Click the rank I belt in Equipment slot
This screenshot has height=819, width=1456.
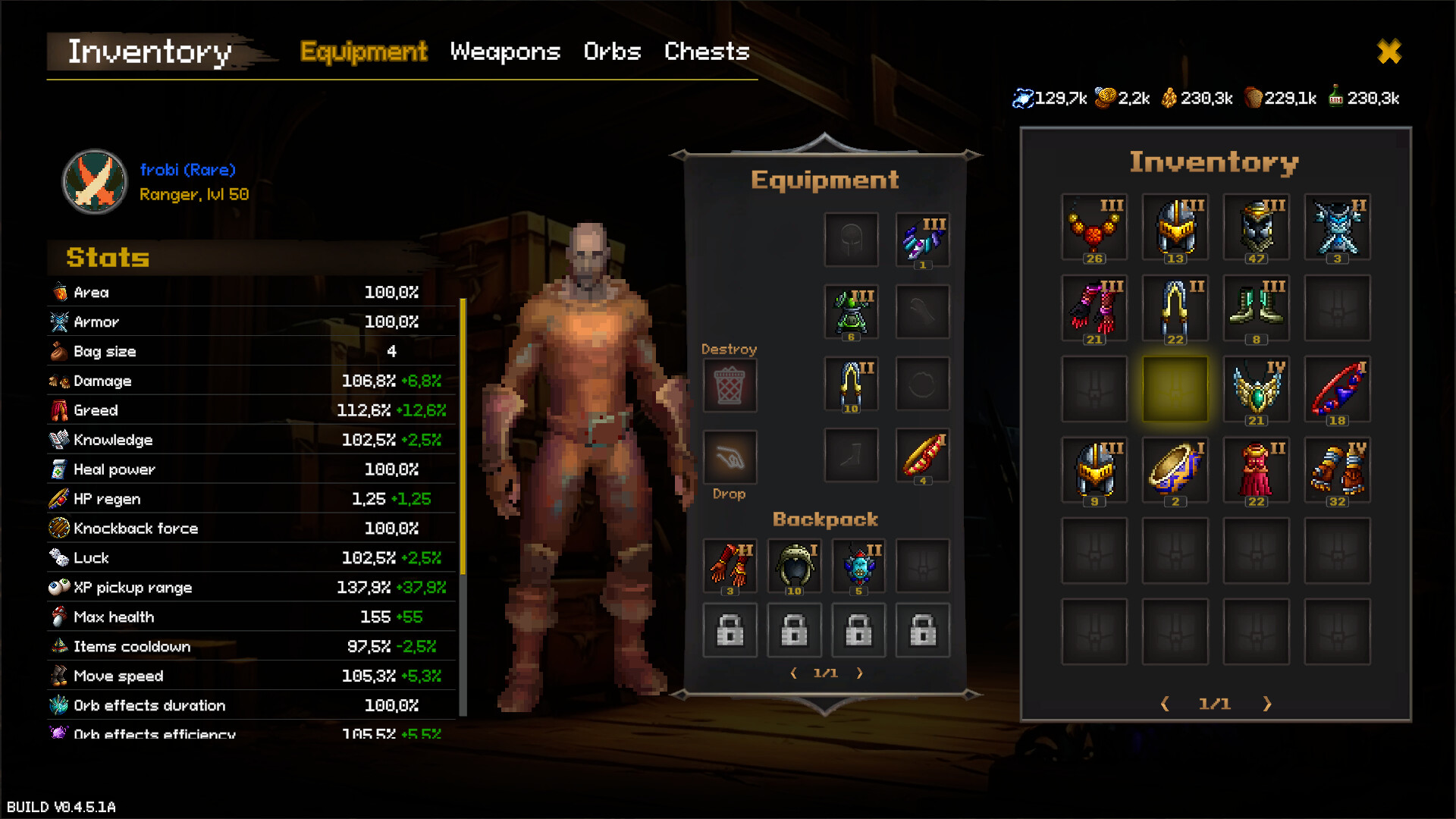922,457
